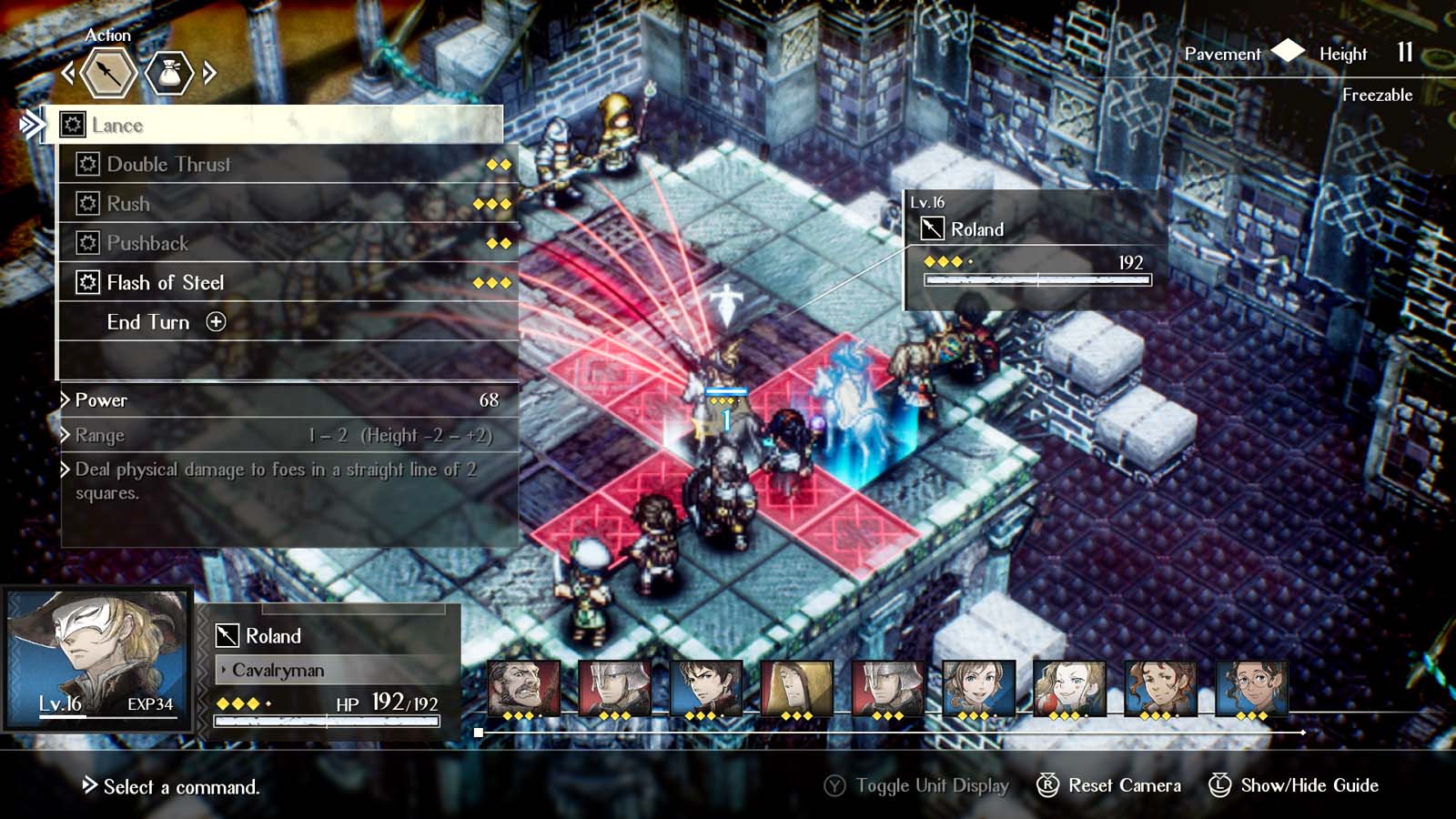Click the right arrow on the Action selector
The image size is (1456, 819).
click(211, 74)
